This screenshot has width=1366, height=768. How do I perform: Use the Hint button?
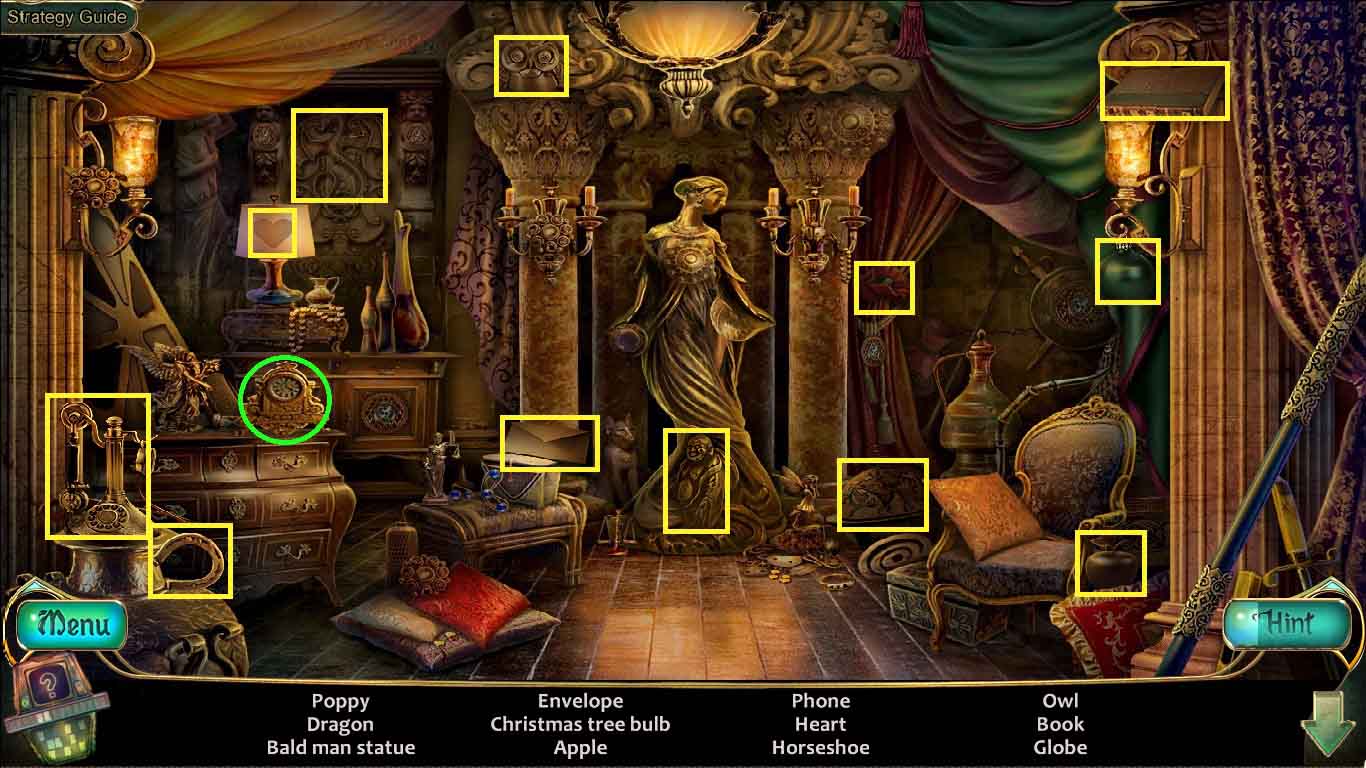tap(1287, 623)
